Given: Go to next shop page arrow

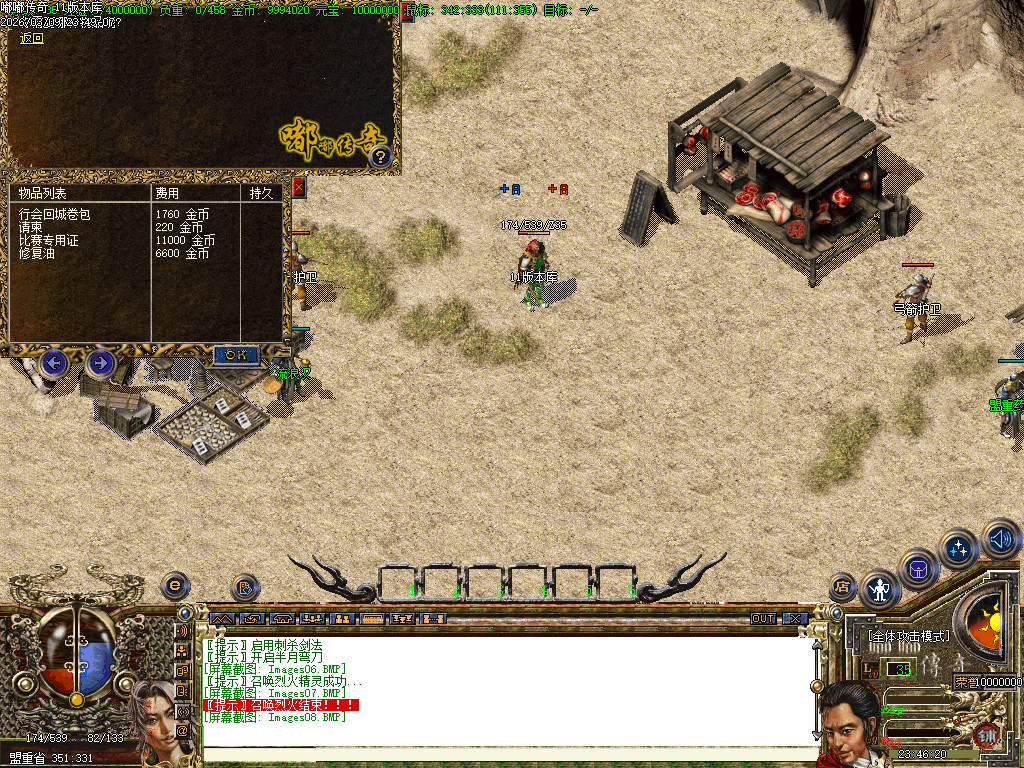Looking at the screenshot, I should (100, 362).
